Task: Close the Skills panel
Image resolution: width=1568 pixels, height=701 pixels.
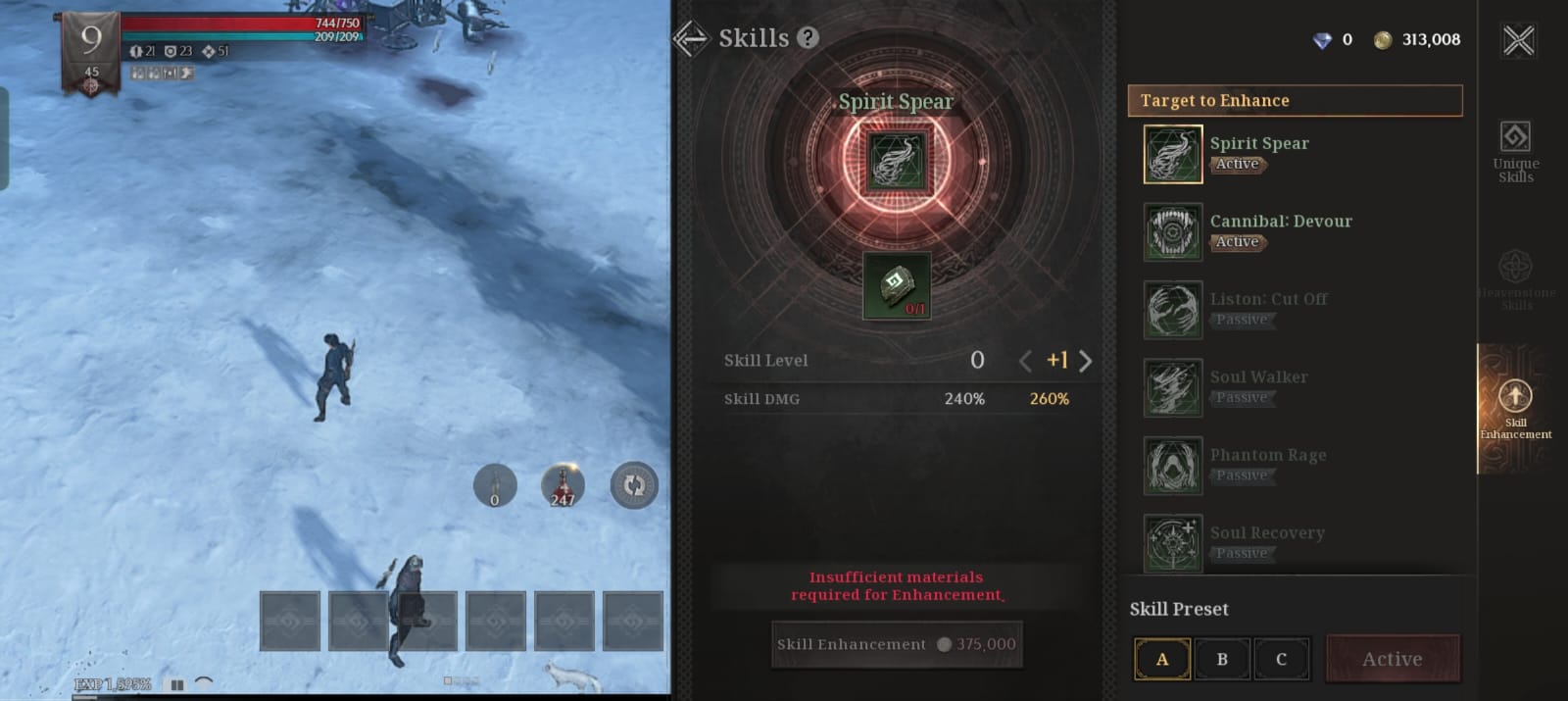Action: coord(1518,40)
